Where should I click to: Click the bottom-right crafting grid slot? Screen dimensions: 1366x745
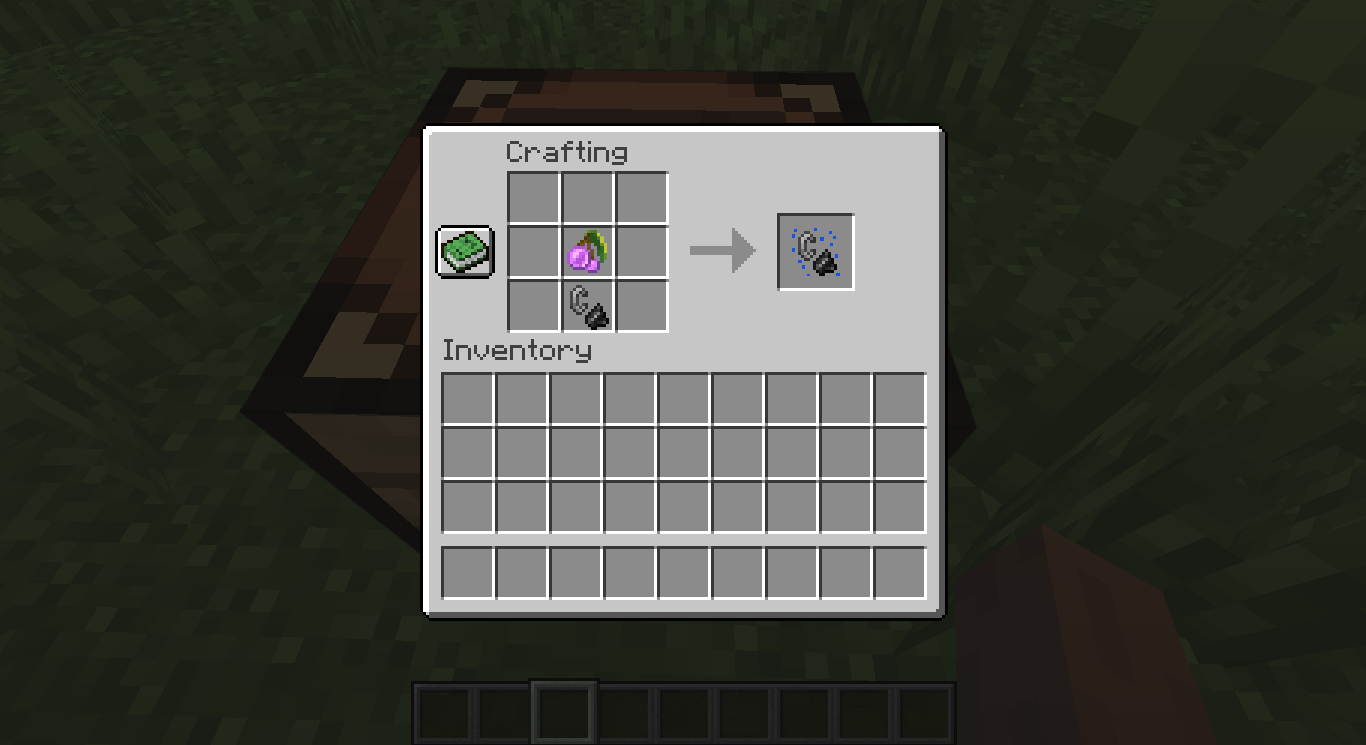640,303
